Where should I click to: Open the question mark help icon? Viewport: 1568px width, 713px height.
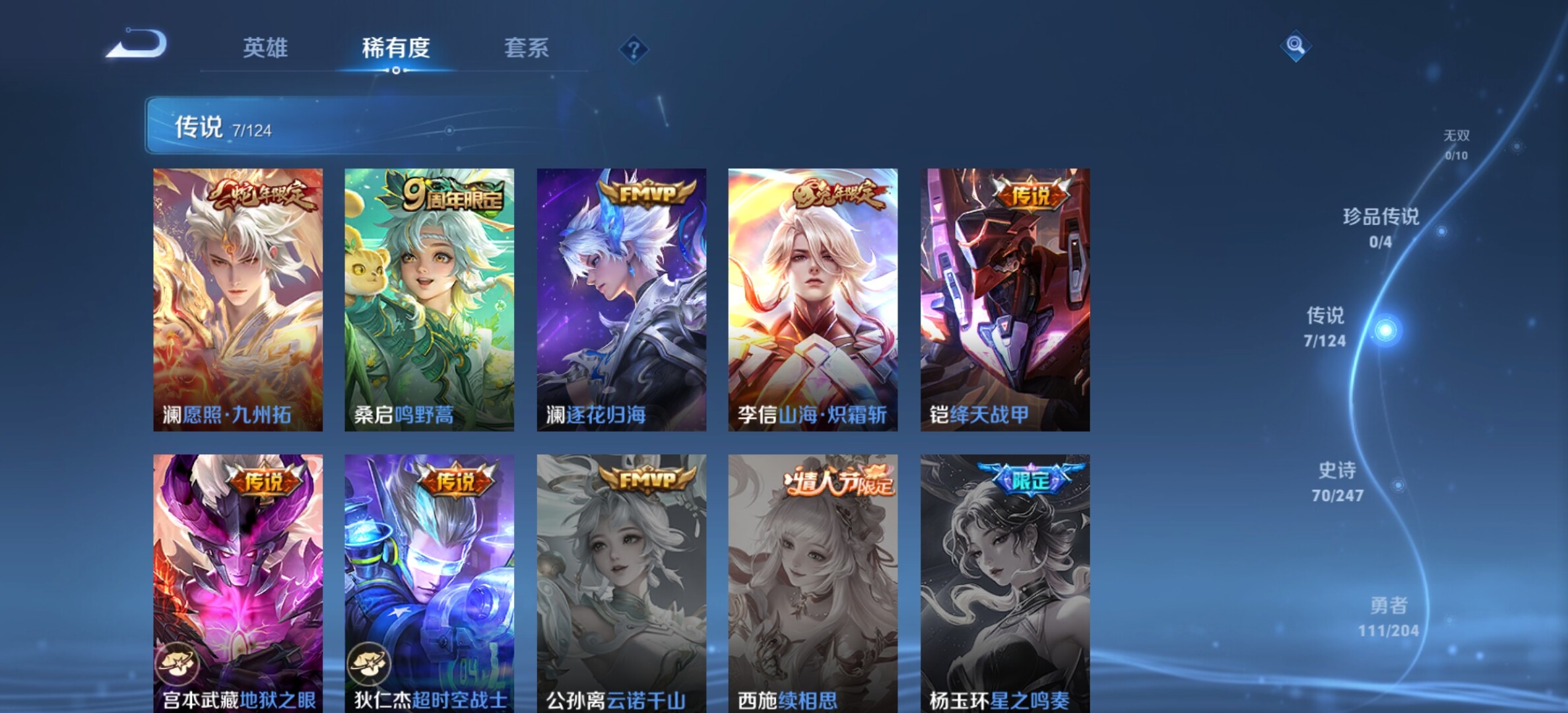[x=634, y=50]
